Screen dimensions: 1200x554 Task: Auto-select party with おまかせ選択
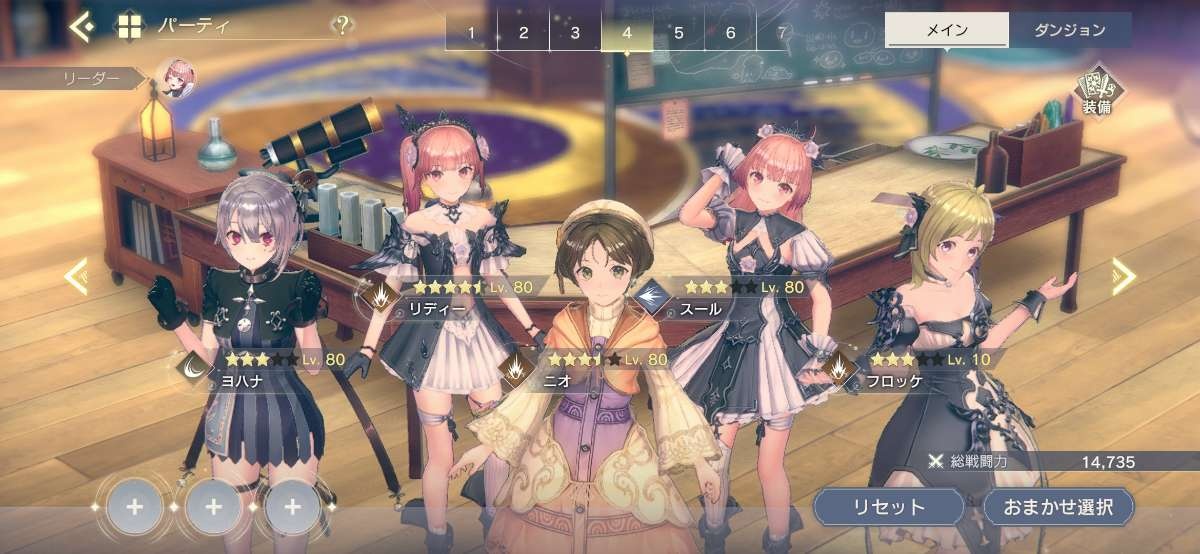[x=1059, y=507]
